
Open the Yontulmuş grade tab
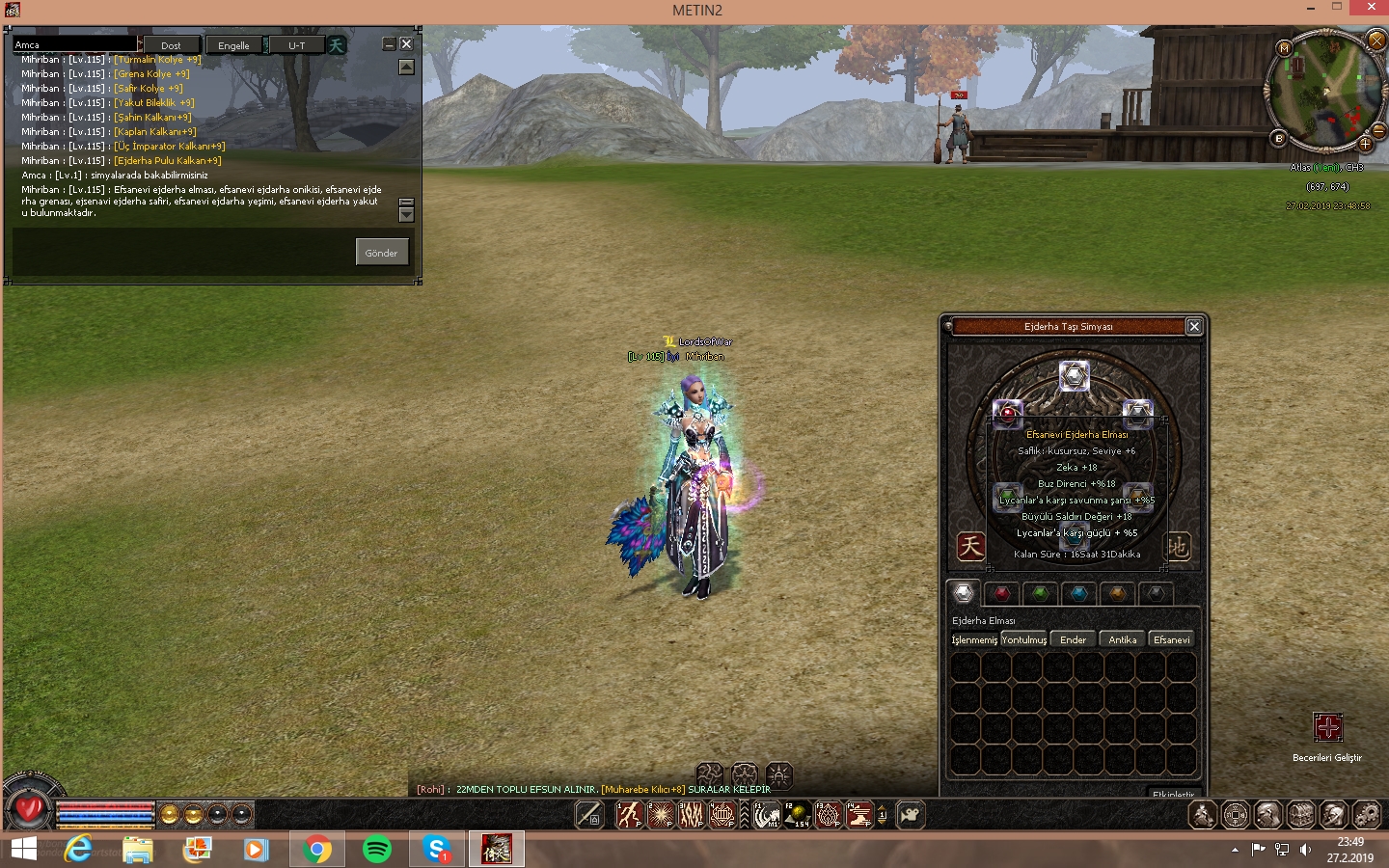coord(1023,639)
